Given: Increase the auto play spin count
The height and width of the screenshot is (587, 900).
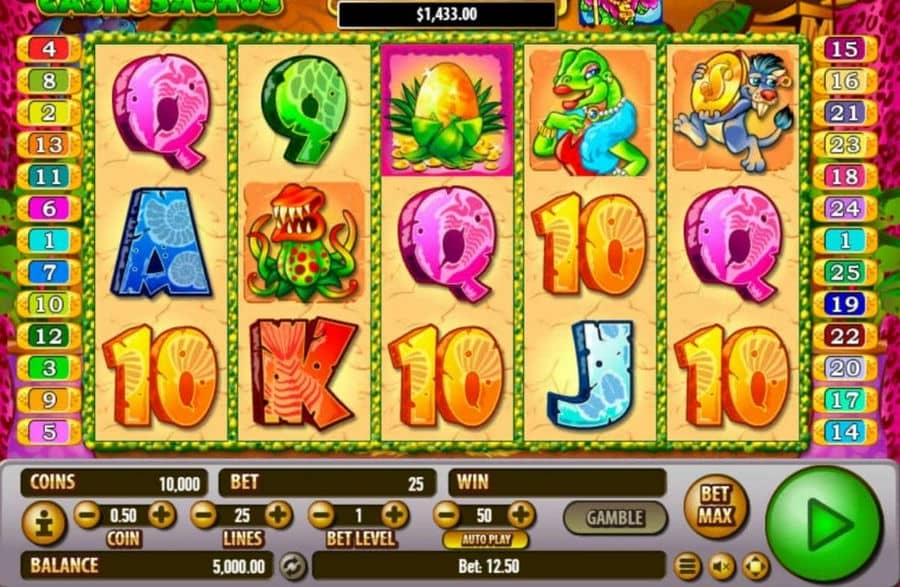Looking at the screenshot, I should 521,516.
